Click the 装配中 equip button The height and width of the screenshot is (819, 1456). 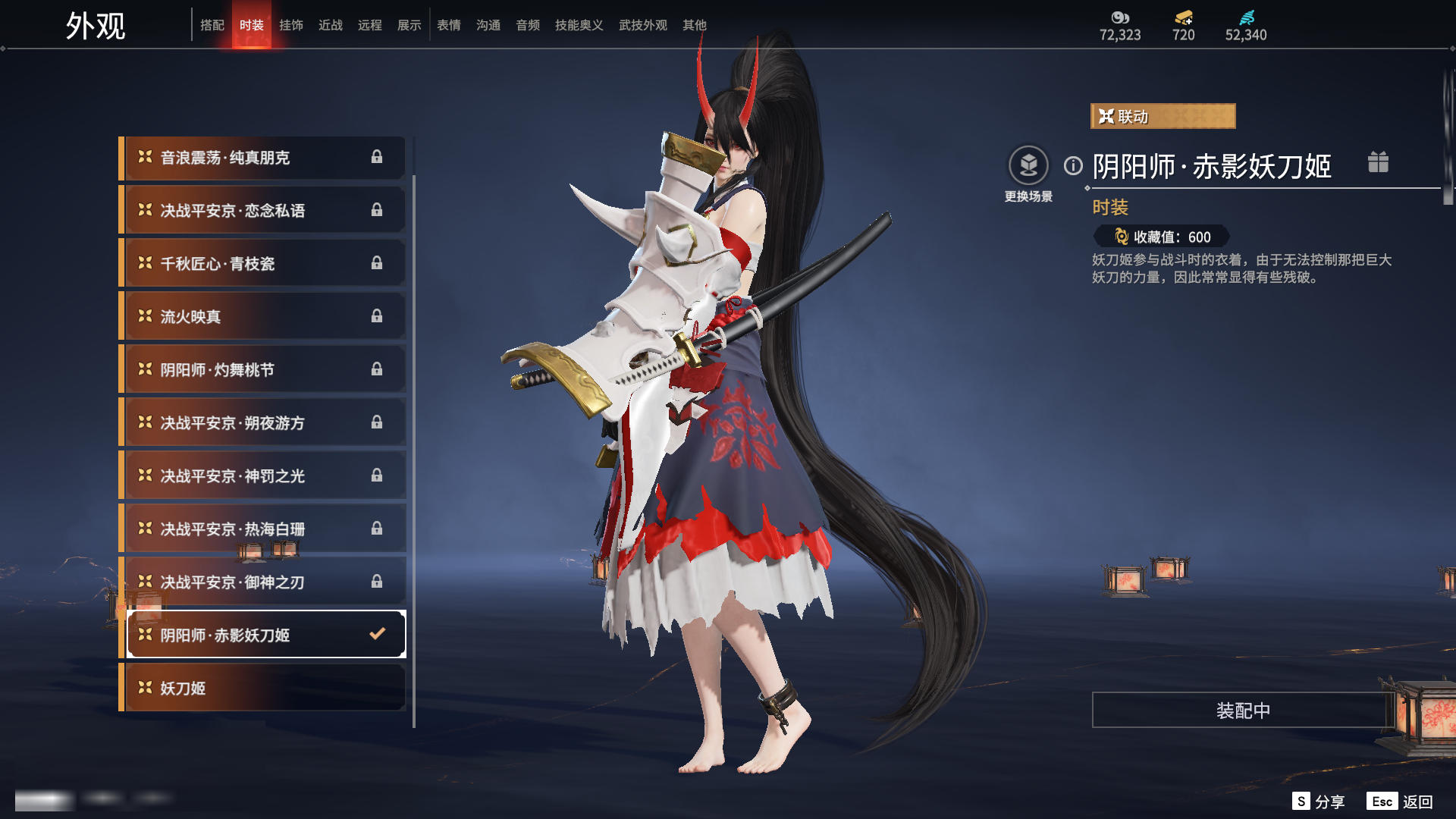(1242, 711)
